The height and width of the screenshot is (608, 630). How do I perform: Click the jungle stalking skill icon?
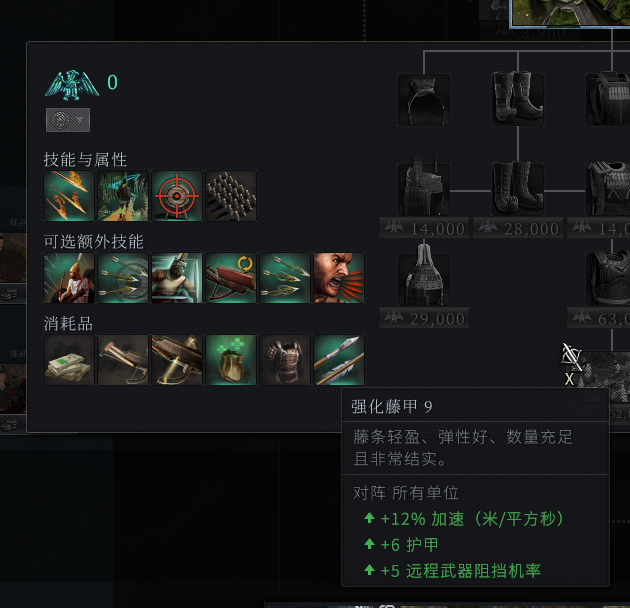123,196
